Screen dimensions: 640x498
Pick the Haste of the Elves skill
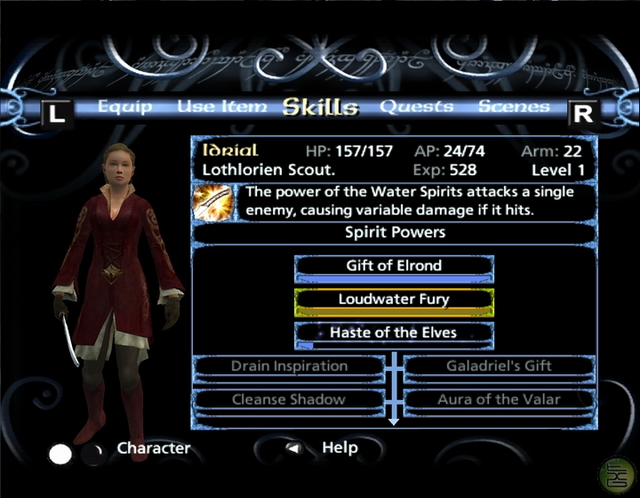click(x=394, y=332)
